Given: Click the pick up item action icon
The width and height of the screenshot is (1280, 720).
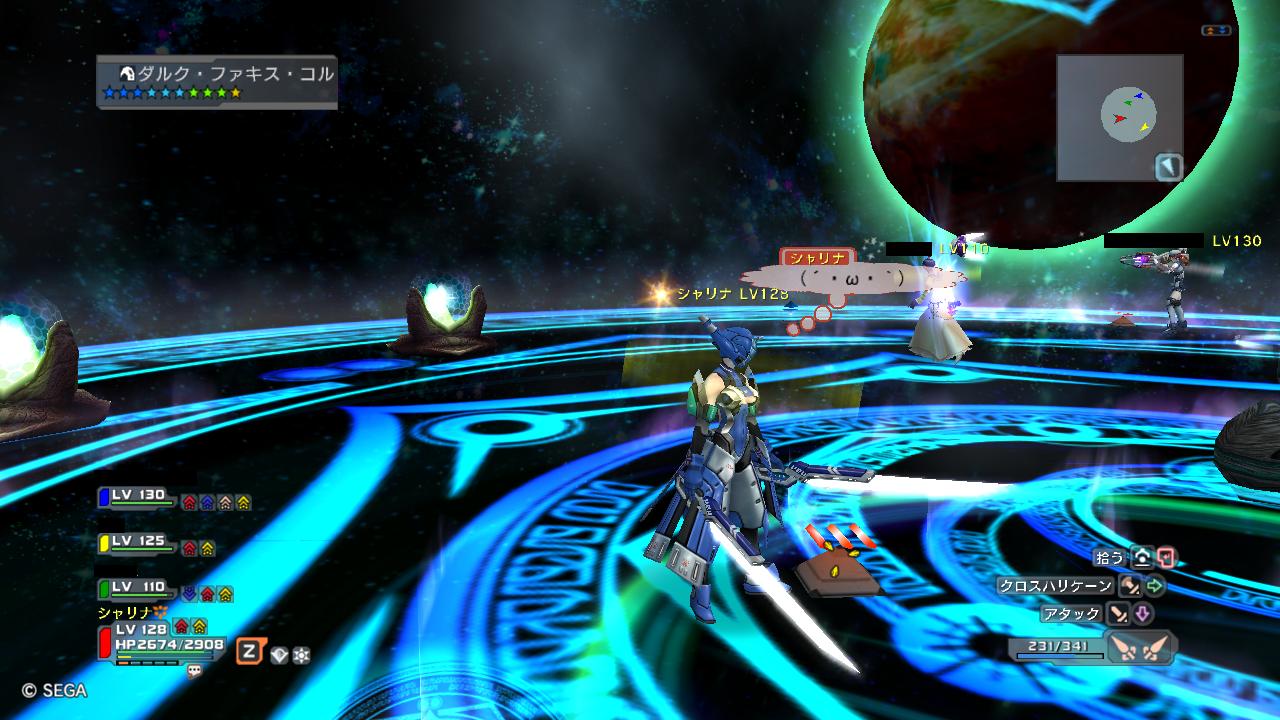Looking at the screenshot, I should click(x=1142, y=558).
